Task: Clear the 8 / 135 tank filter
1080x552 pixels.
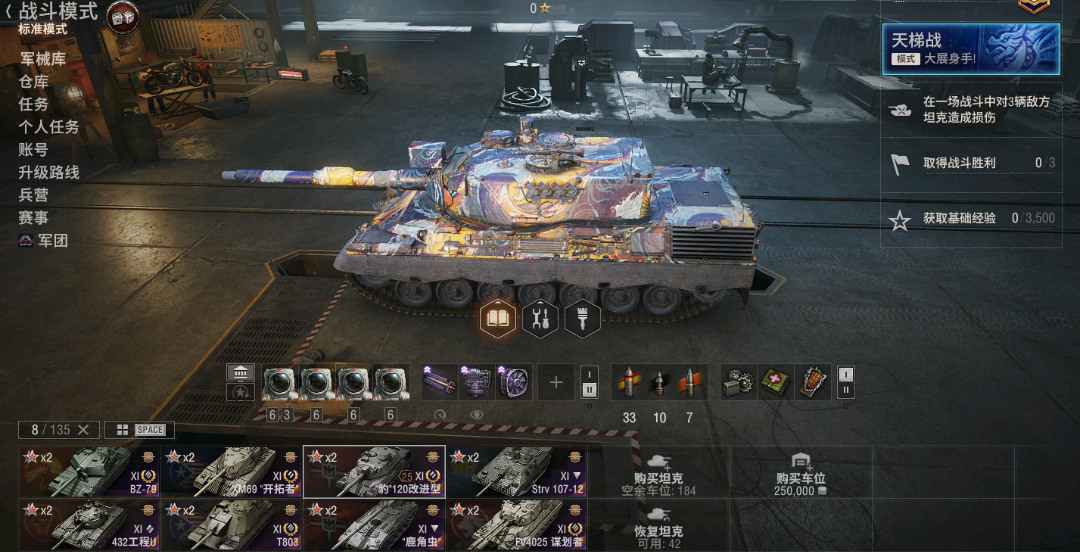Action: click(83, 430)
